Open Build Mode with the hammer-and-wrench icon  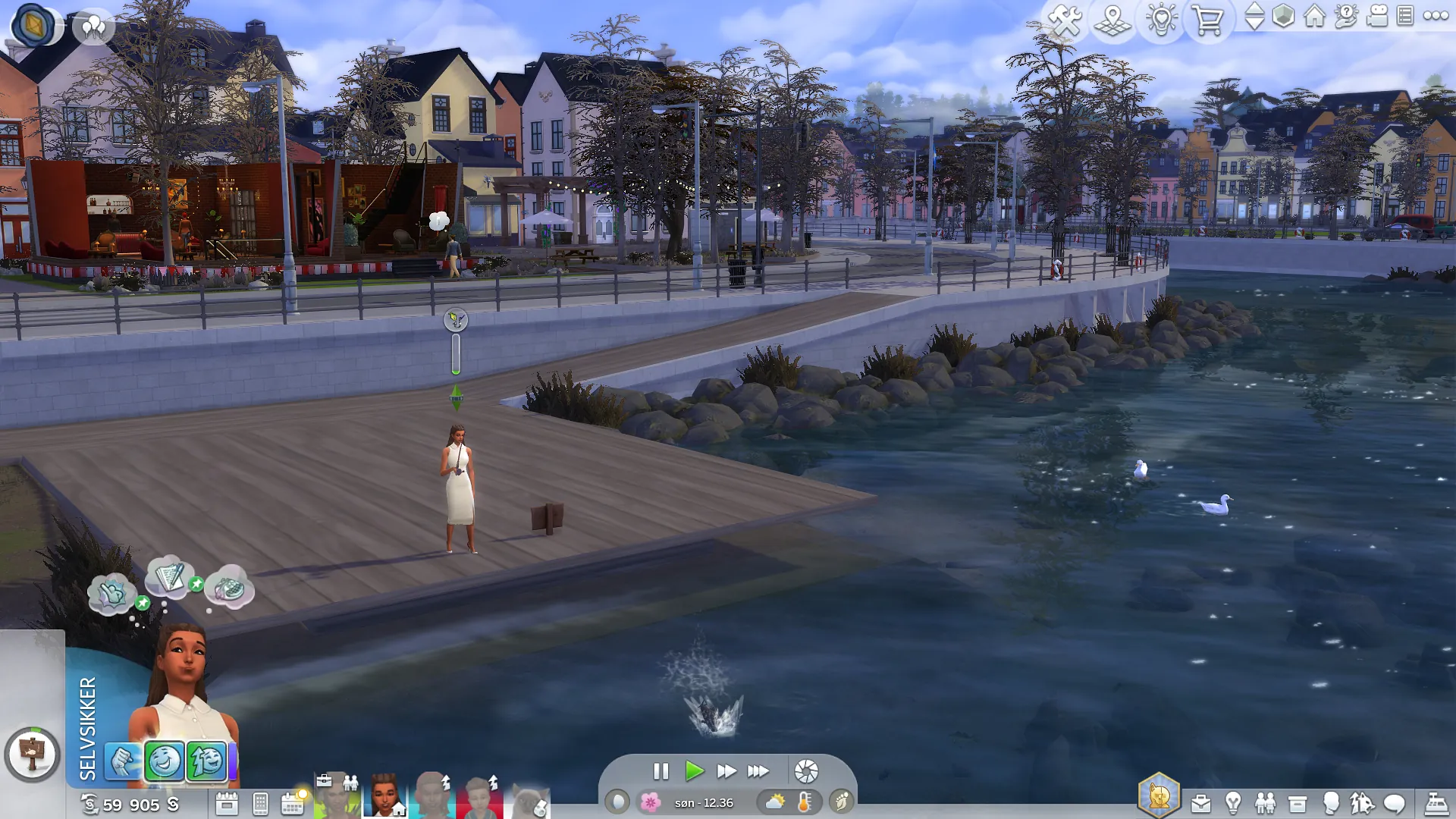(1065, 20)
